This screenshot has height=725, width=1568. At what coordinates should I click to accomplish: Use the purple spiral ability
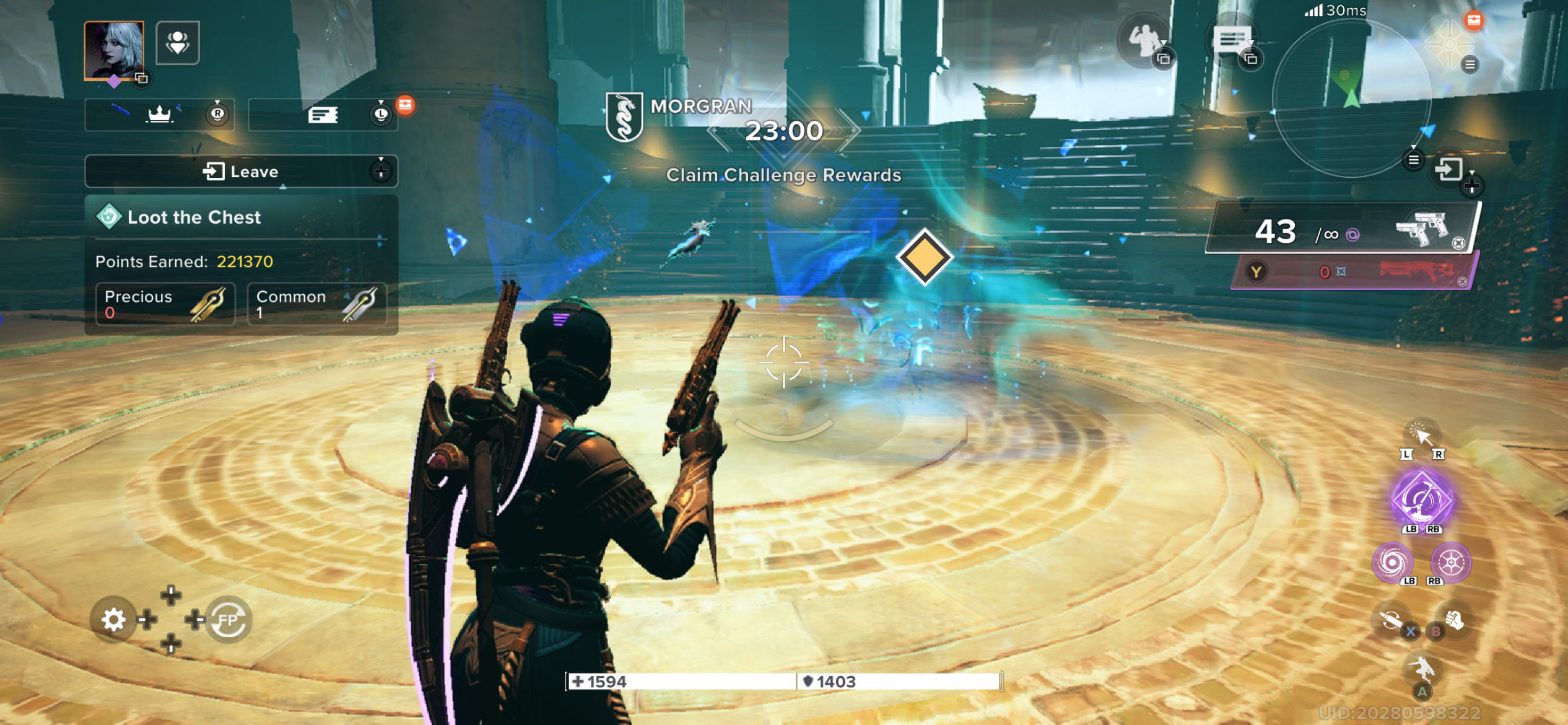tap(1393, 563)
